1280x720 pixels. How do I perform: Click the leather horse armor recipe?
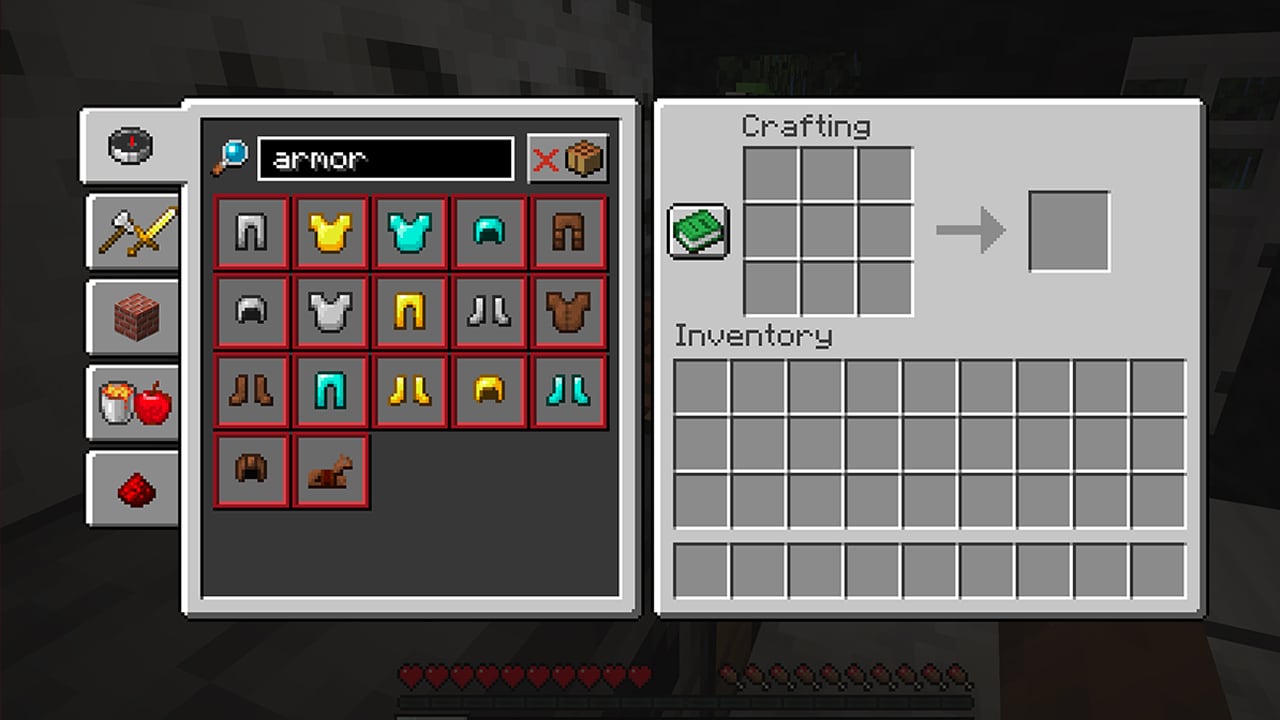tap(331, 470)
